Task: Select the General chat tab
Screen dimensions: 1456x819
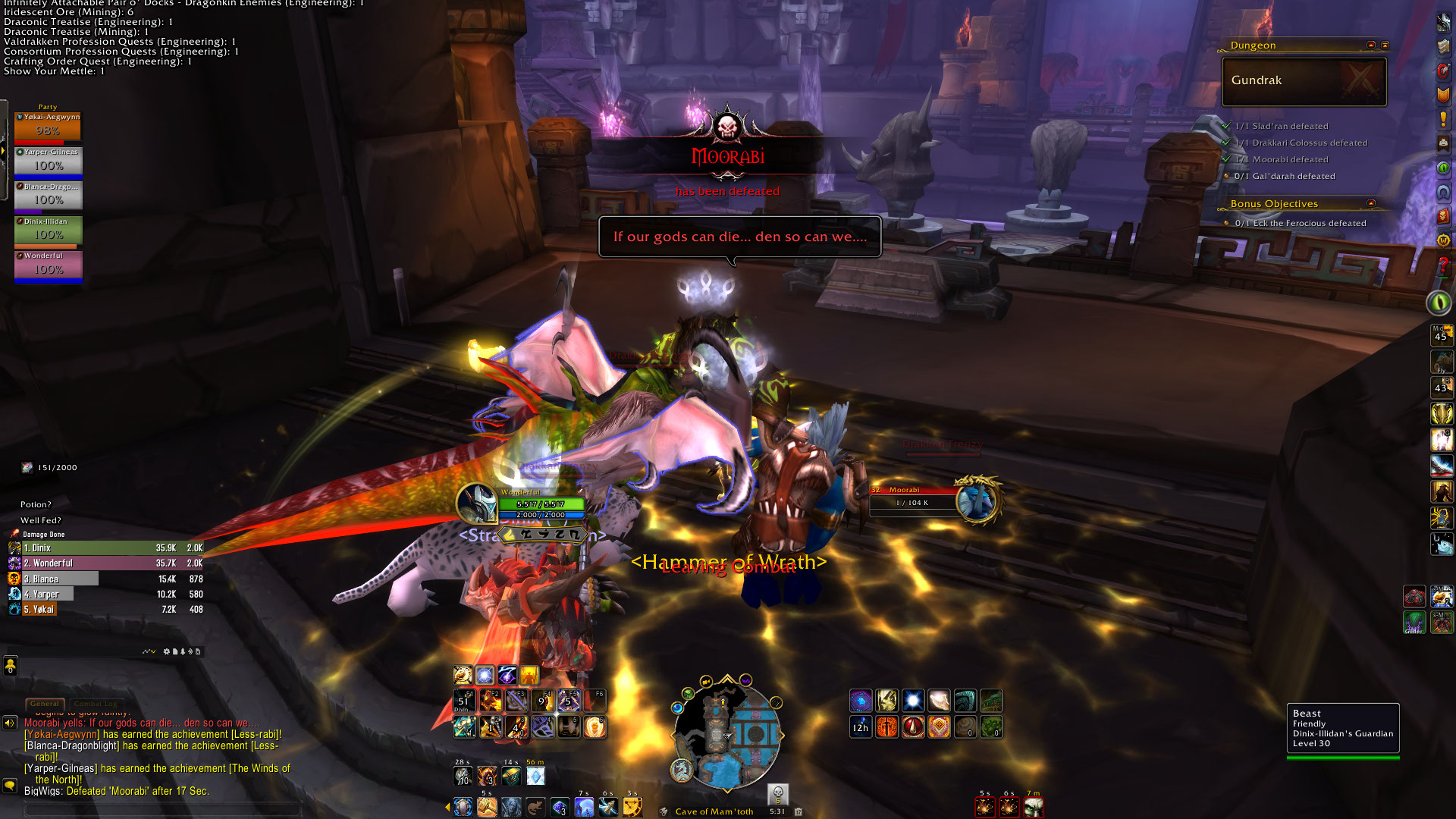Action: (x=45, y=704)
